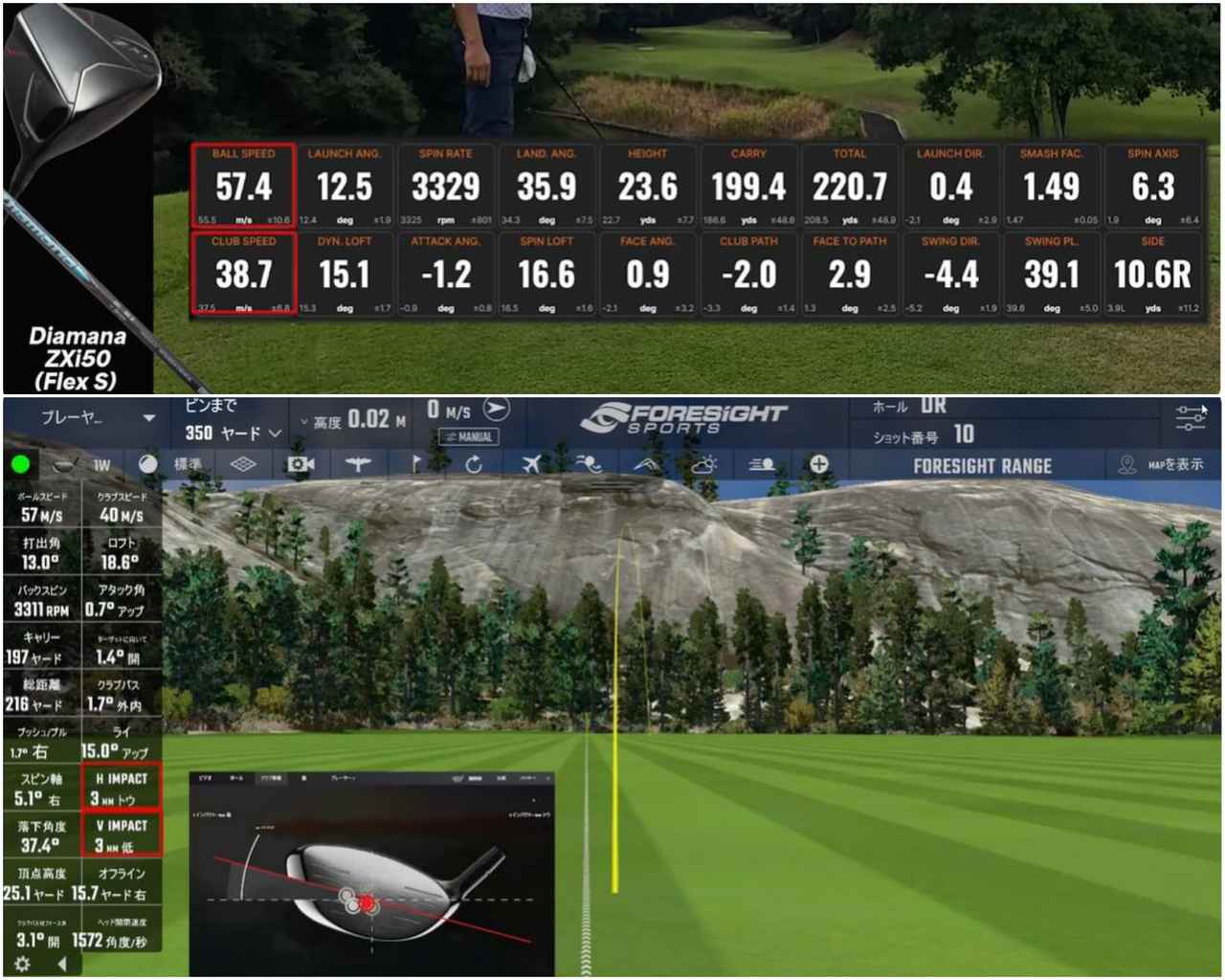This screenshot has width=1225, height=980.
Task: Click the grid layers toolbar icon
Action: click(244, 465)
